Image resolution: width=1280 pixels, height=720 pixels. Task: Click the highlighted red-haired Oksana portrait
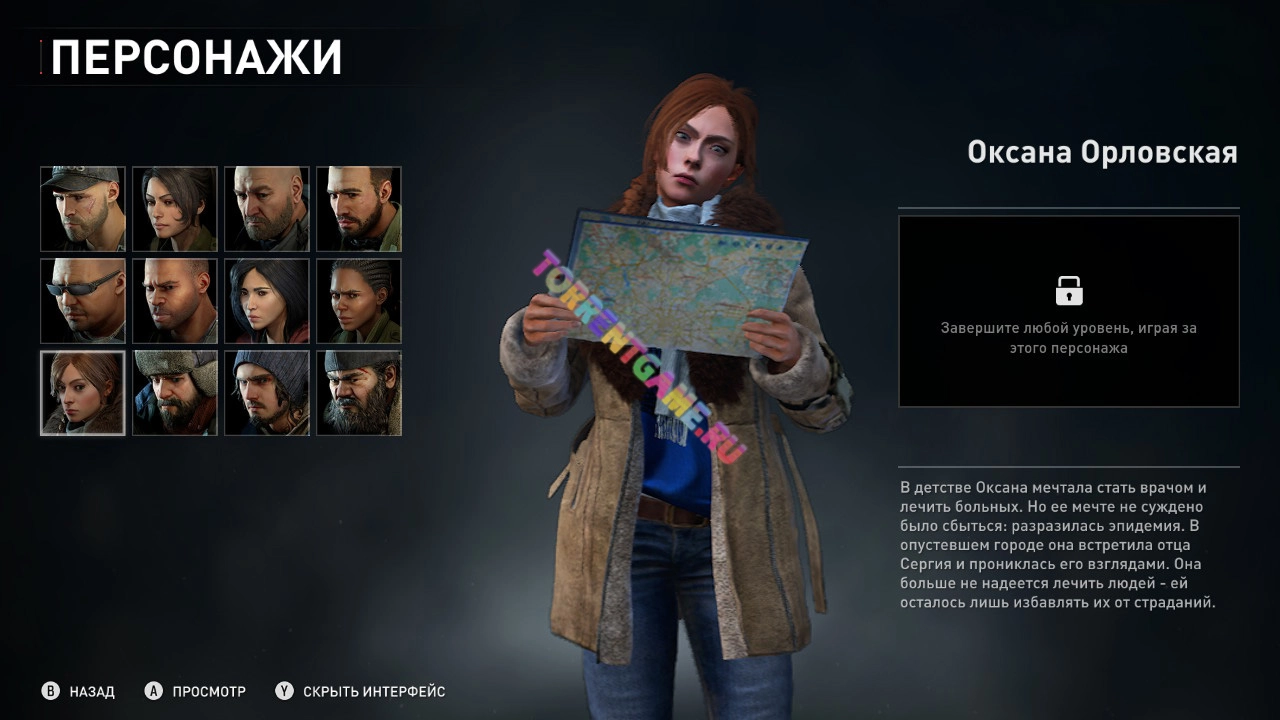coord(83,393)
